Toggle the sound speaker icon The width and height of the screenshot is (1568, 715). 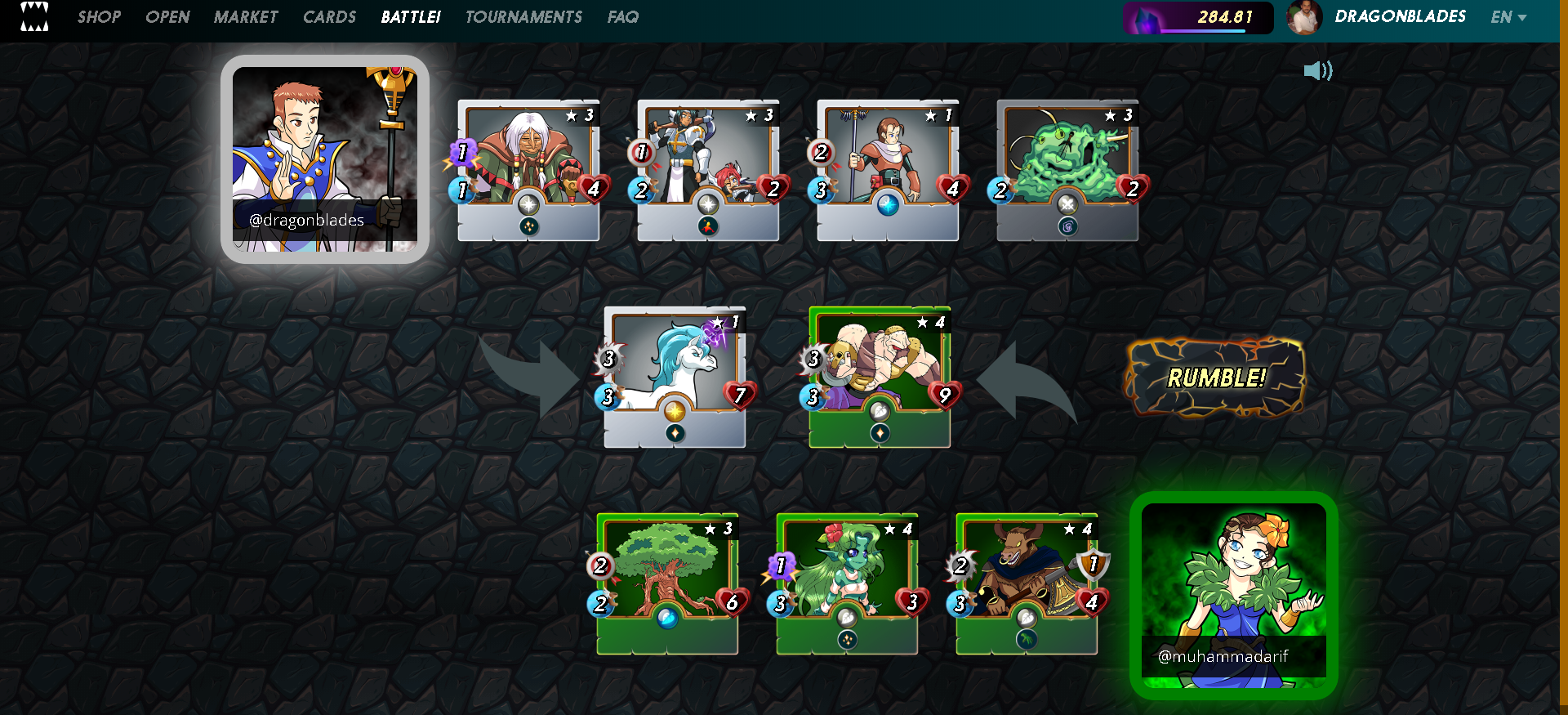[1317, 71]
